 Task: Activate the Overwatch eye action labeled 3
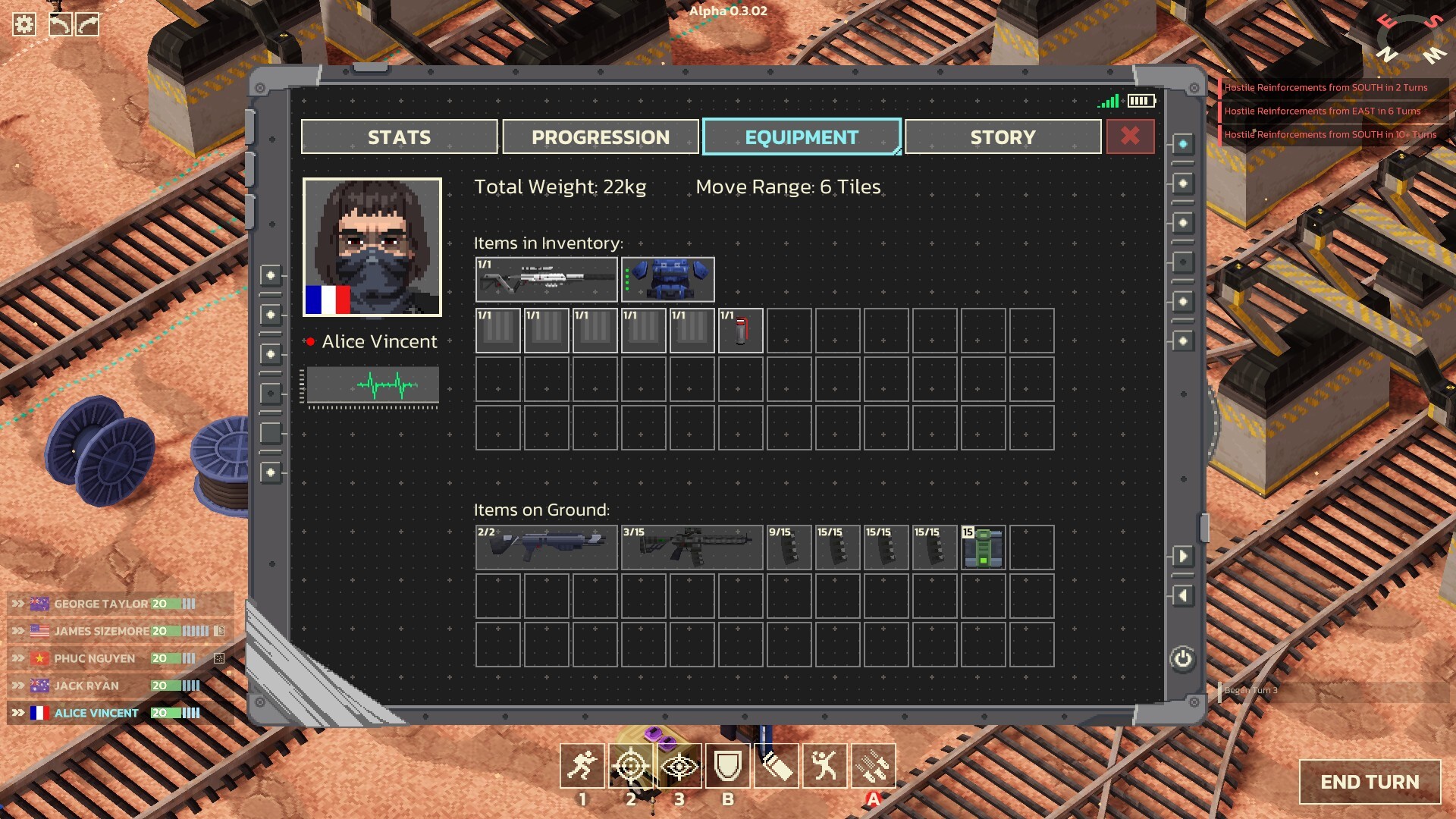coord(679,766)
